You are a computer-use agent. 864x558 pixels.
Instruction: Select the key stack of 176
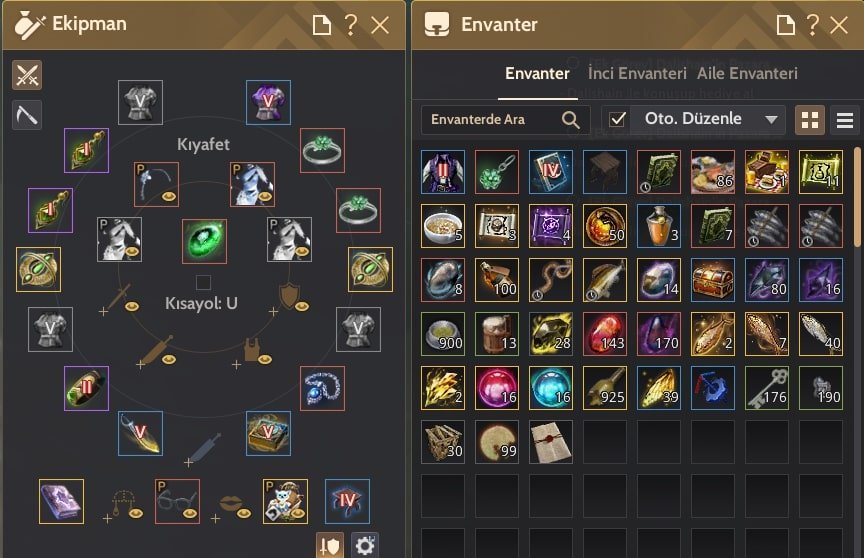pyautogui.click(x=767, y=388)
